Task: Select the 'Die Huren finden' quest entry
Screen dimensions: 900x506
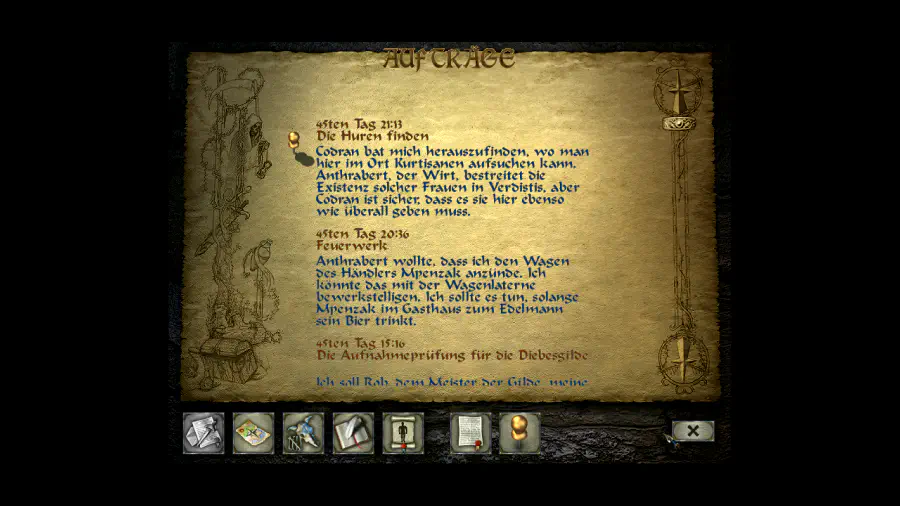Action: point(373,136)
